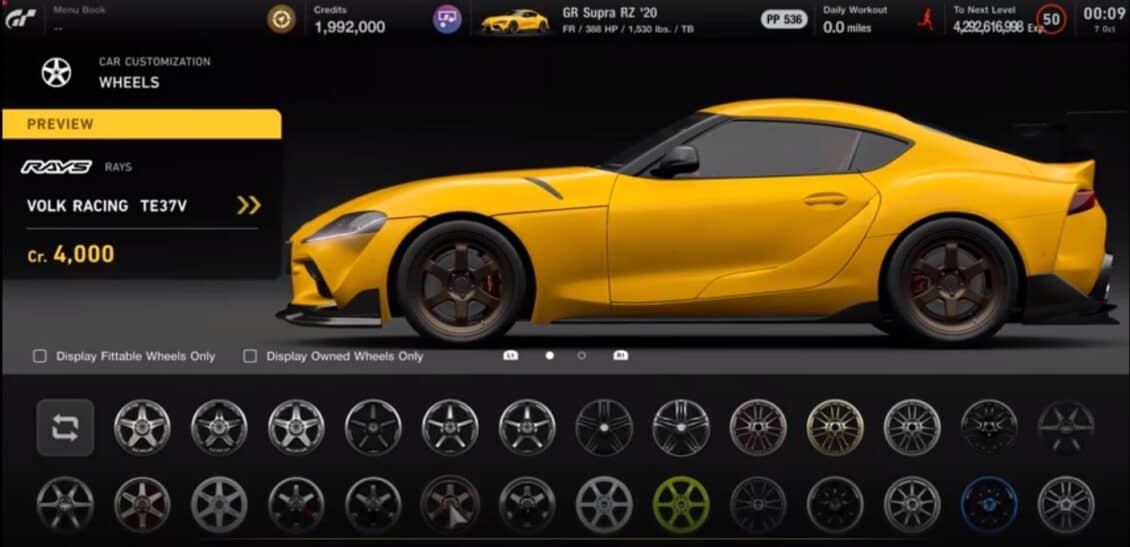The height and width of the screenshot is (547, 1130).
Task: Open the Daily Workout runner icon
Action: pyautogui.click(x=926, y=19)
